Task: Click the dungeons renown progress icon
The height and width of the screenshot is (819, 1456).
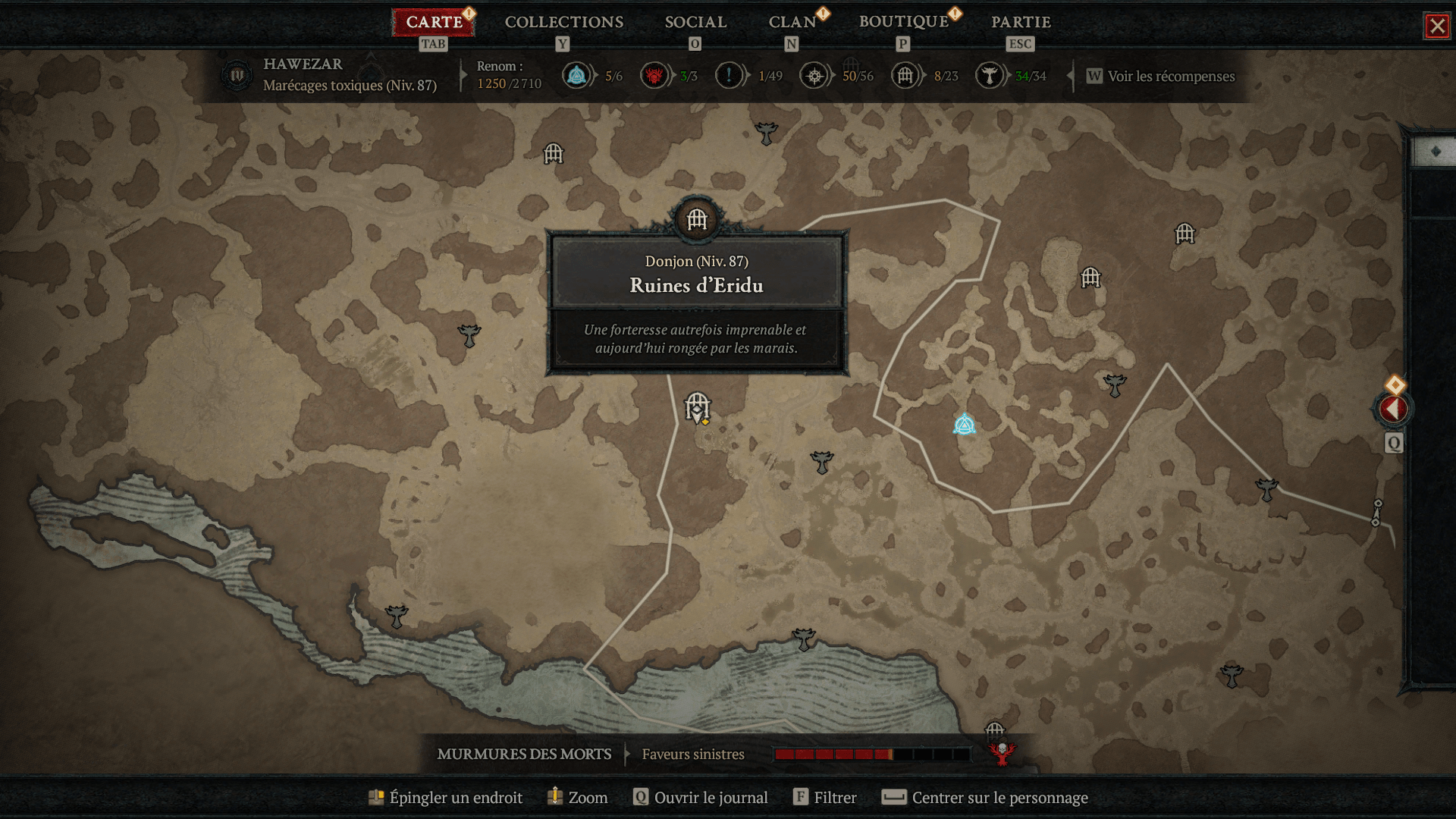Action: [x=905, y=76]
